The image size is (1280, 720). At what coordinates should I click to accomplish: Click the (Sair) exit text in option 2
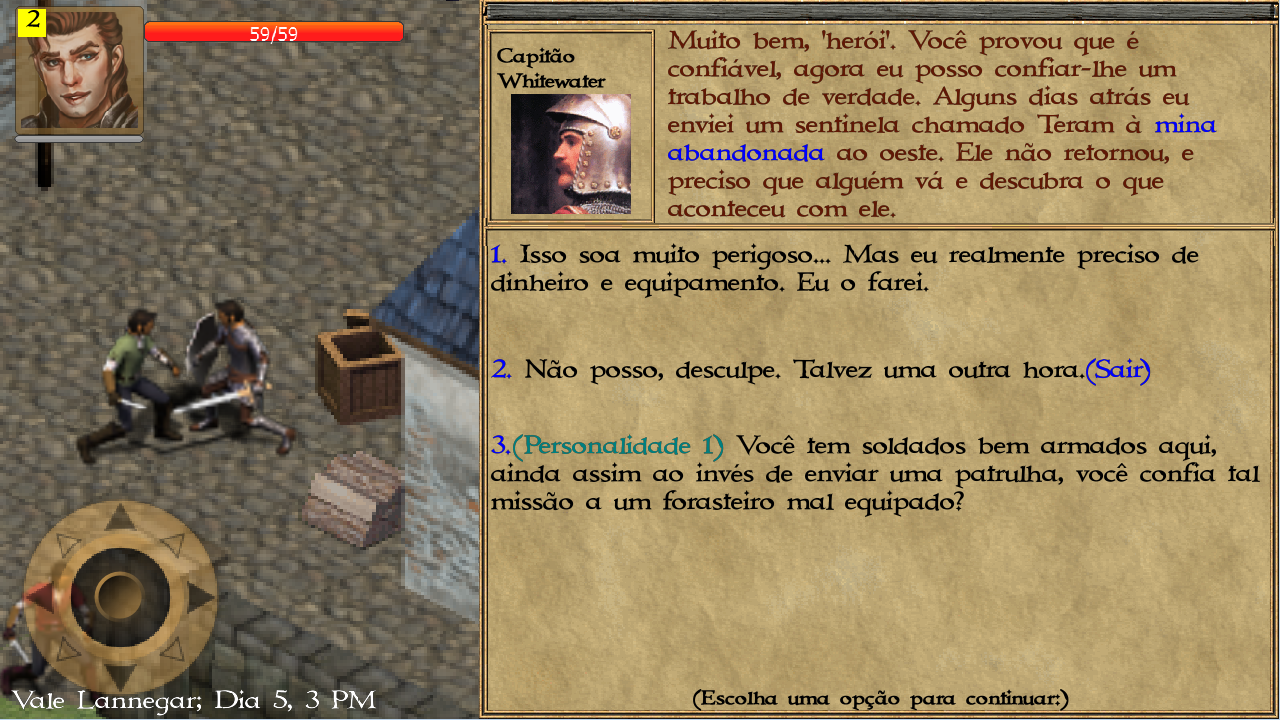tap(1120, 369)
